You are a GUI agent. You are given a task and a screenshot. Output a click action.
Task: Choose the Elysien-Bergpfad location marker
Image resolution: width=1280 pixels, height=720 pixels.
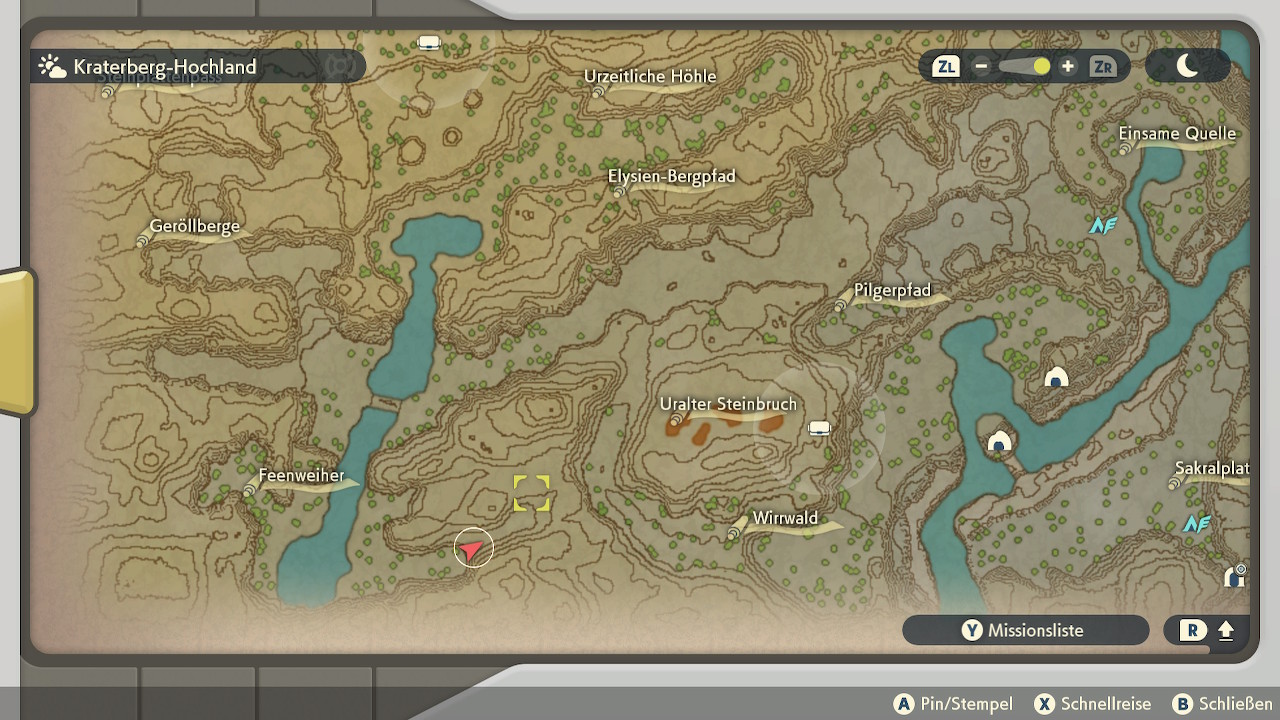[671, 177]
